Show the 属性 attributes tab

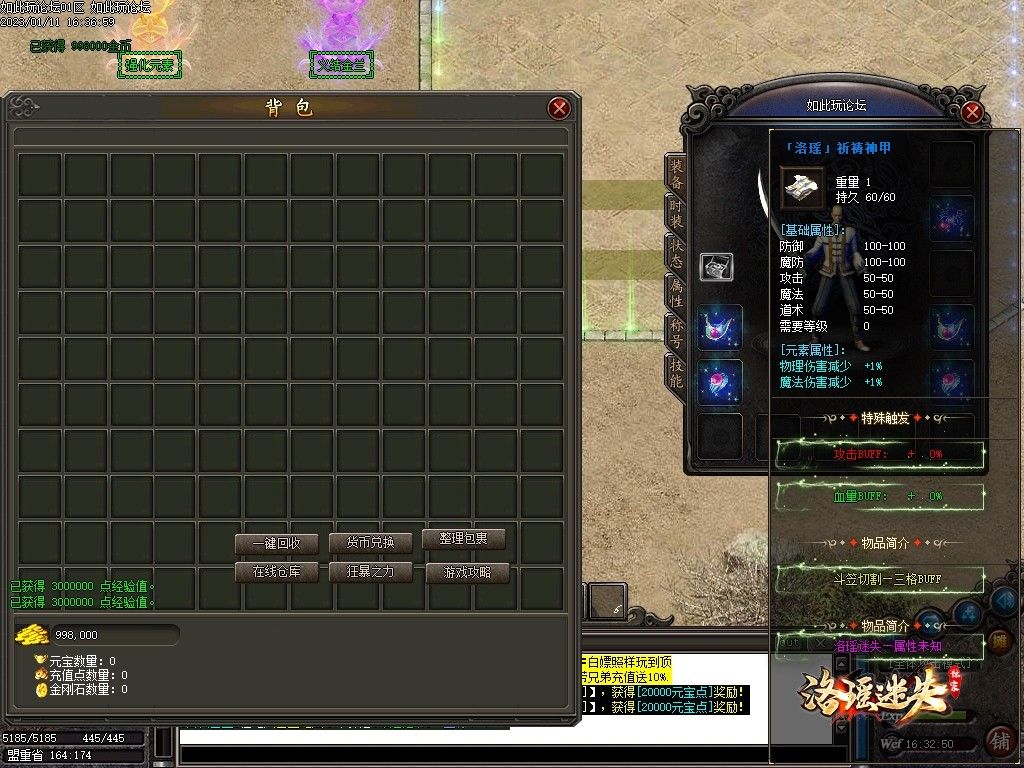(x=677, y=292)
